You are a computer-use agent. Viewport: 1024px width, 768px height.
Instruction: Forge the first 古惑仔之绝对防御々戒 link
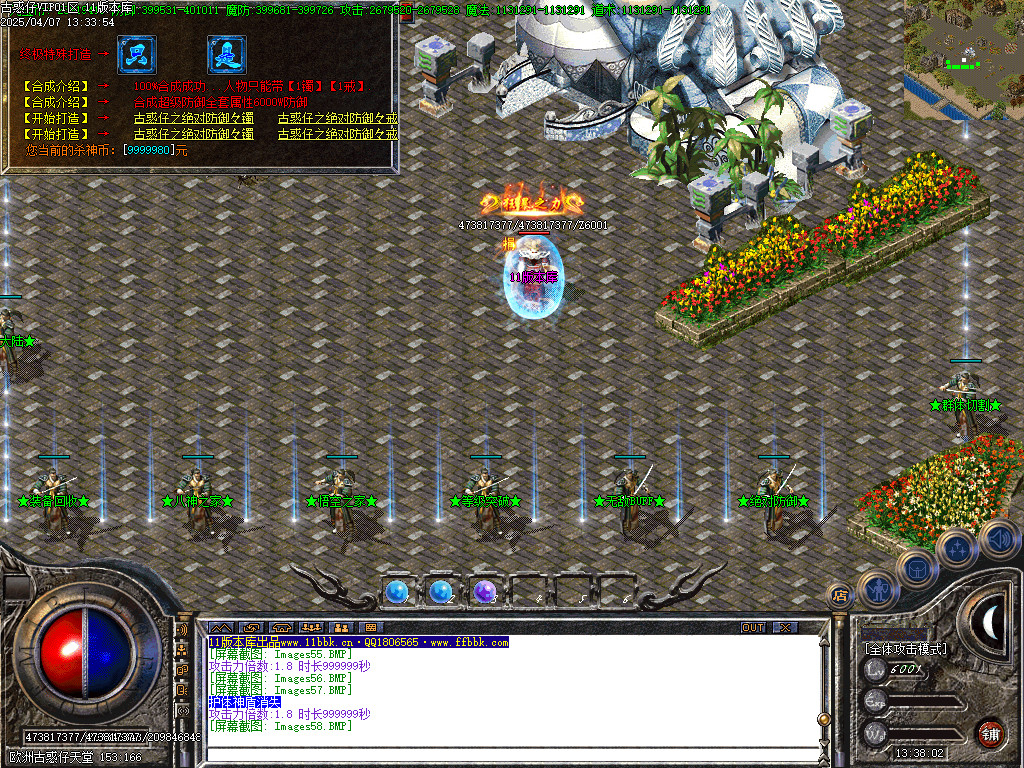pyautogui.click(x=337, y=118)
